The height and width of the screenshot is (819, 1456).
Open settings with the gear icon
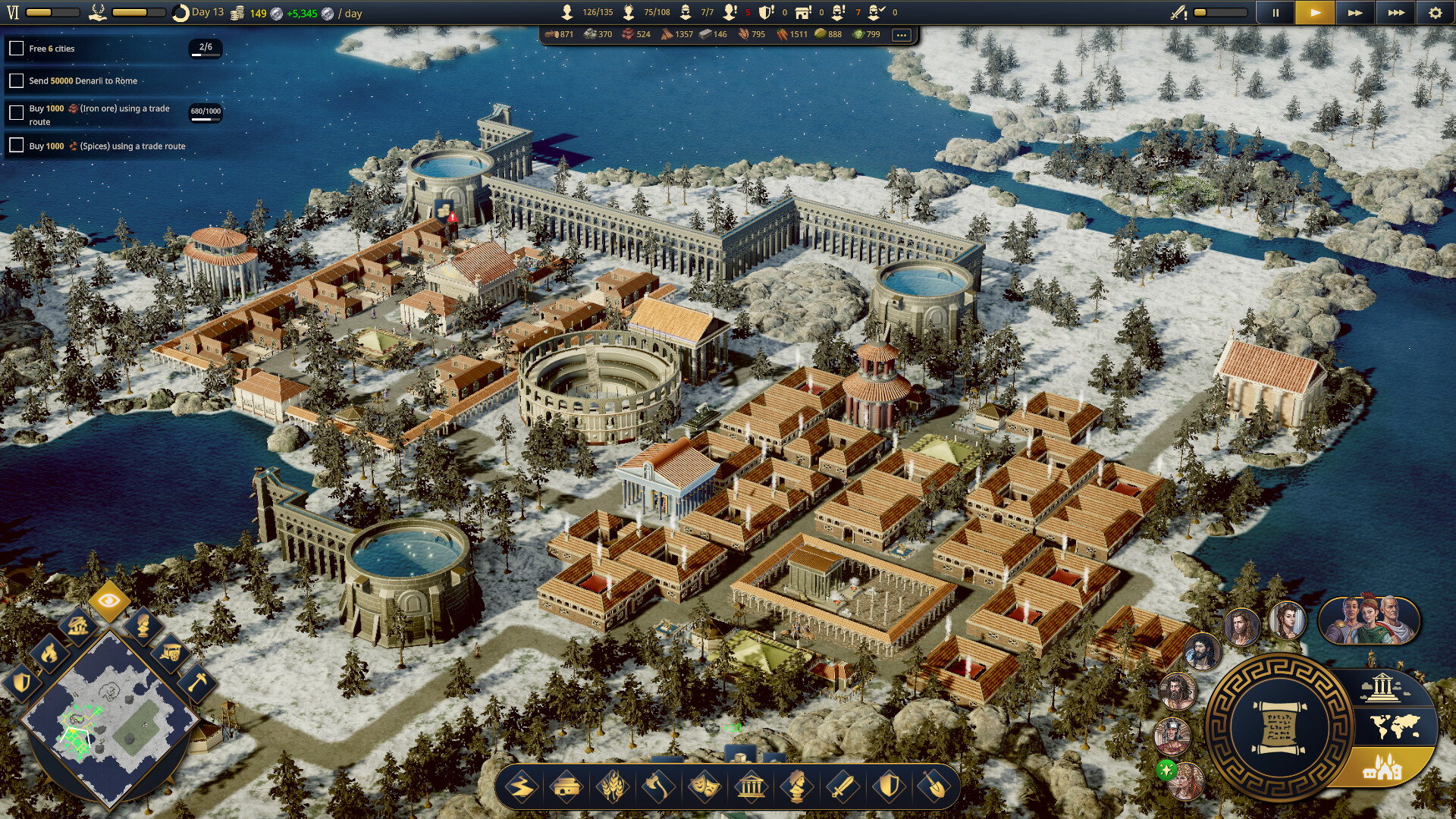1435,13
